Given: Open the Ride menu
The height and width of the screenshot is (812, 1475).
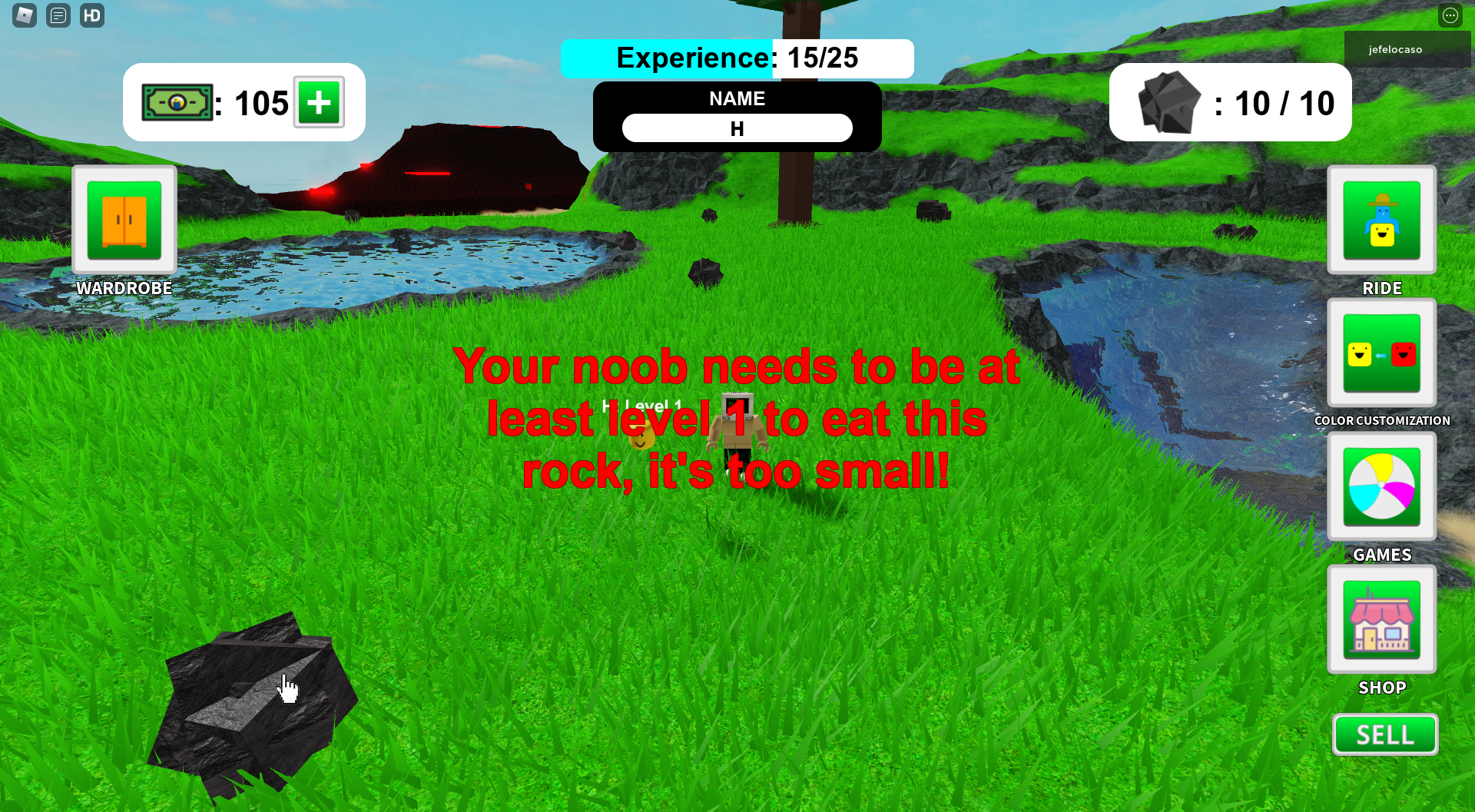Looking at the screenshot, I should point(1381,220).
